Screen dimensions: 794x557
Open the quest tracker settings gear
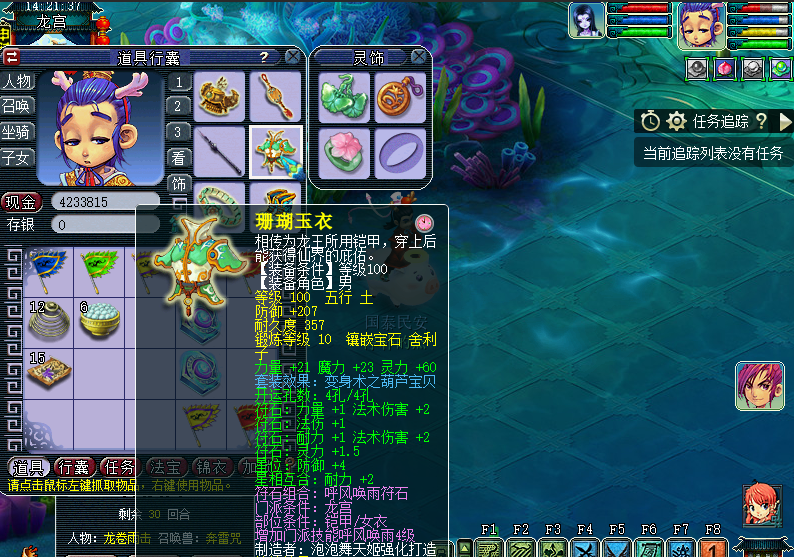click(677, 121)
